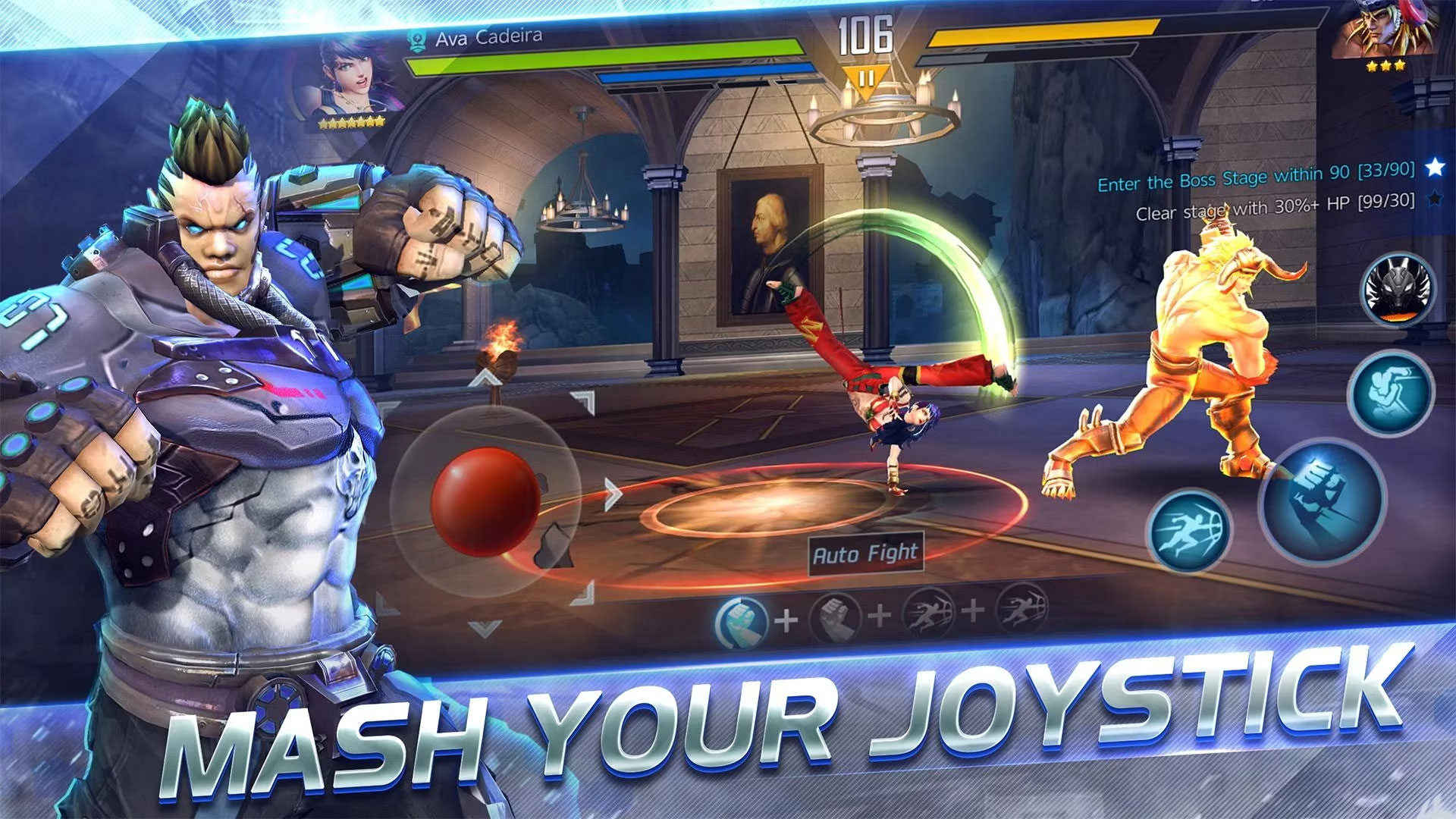Toggle Auto Fight mode
Screen dimensions: 1456x819
pos(865,553)
